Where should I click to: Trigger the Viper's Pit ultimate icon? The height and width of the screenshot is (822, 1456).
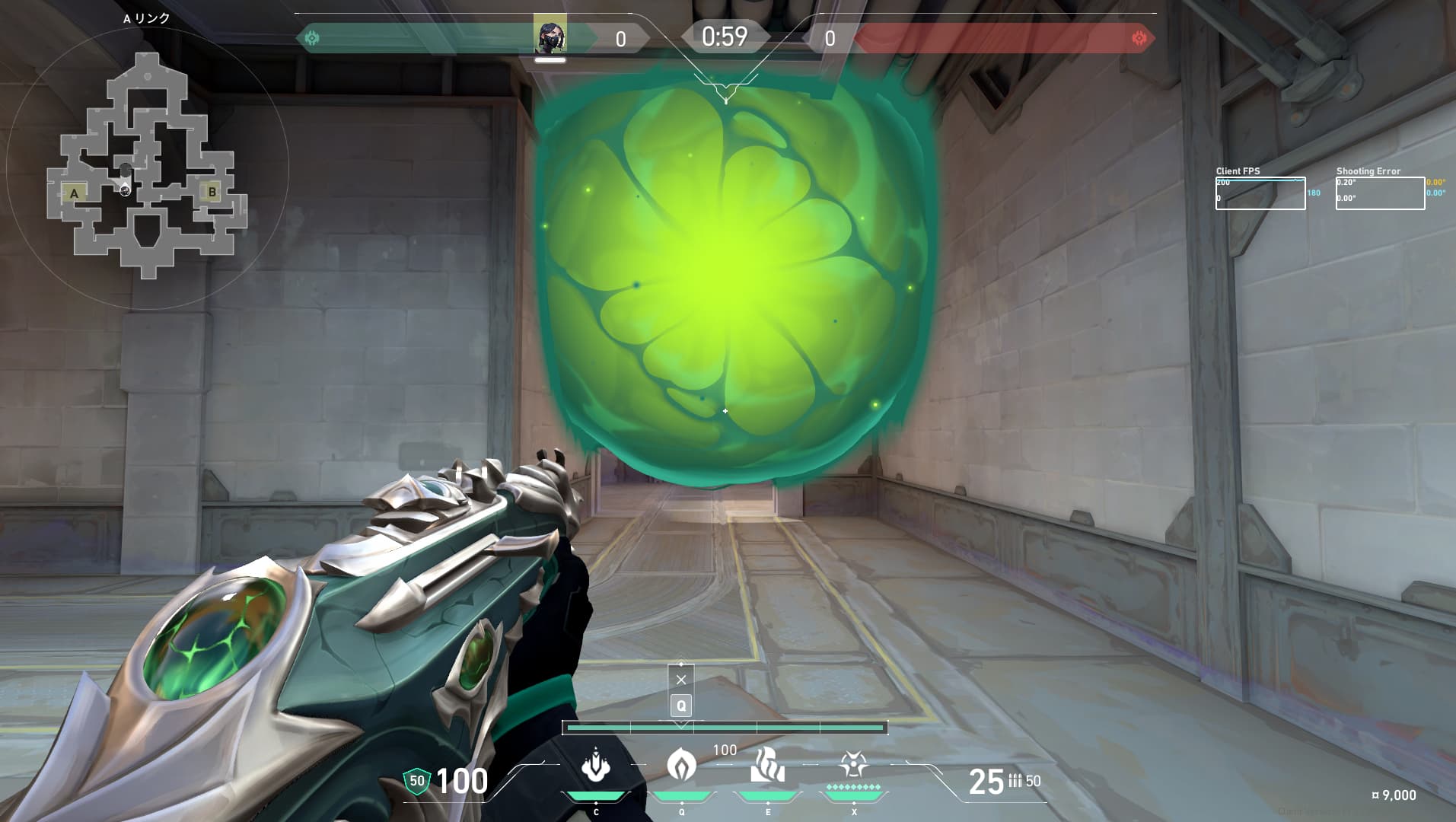point(853,764)
